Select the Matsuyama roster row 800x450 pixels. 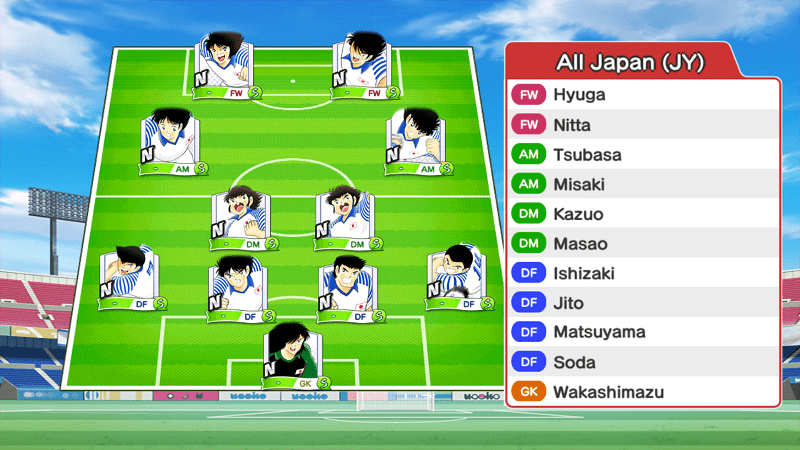tap(642, 332)
